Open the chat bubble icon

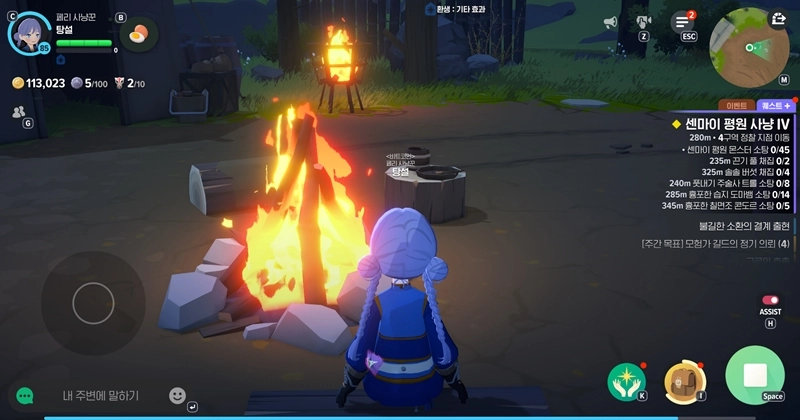click(x=26, y=396)
